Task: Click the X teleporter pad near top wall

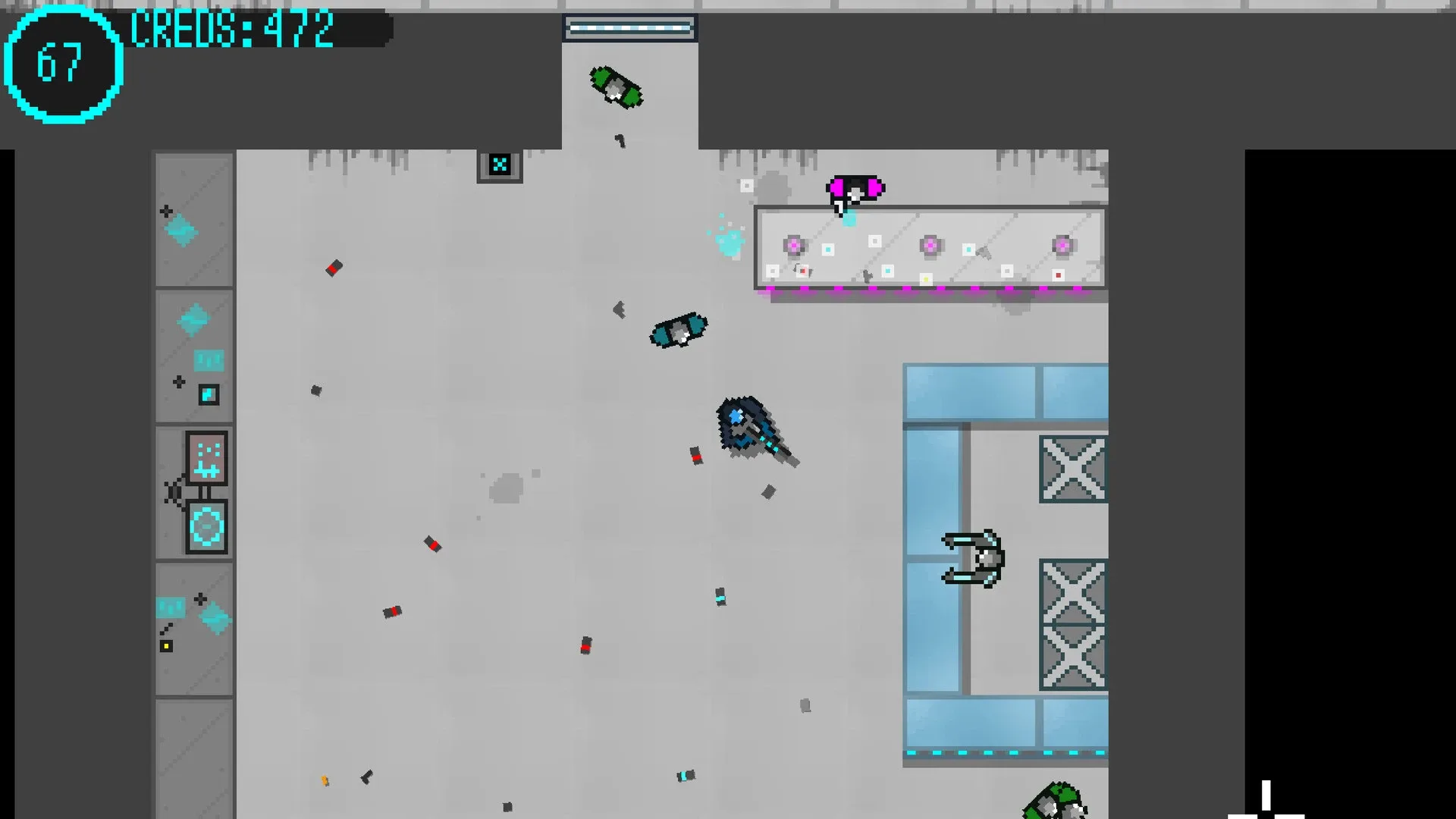Action: coord(500,163)
